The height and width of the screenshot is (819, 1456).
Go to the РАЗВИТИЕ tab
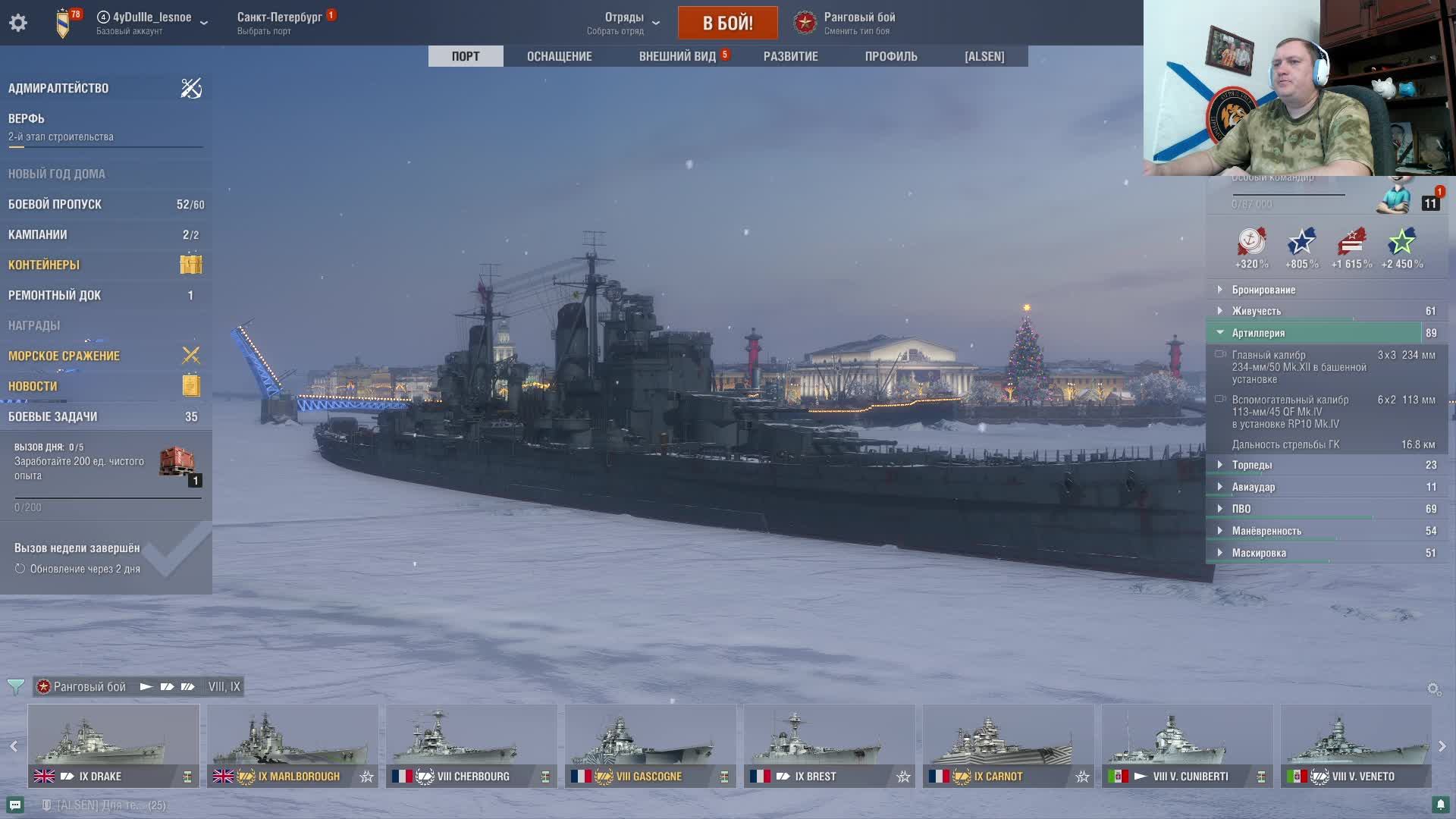pos(790,56)
